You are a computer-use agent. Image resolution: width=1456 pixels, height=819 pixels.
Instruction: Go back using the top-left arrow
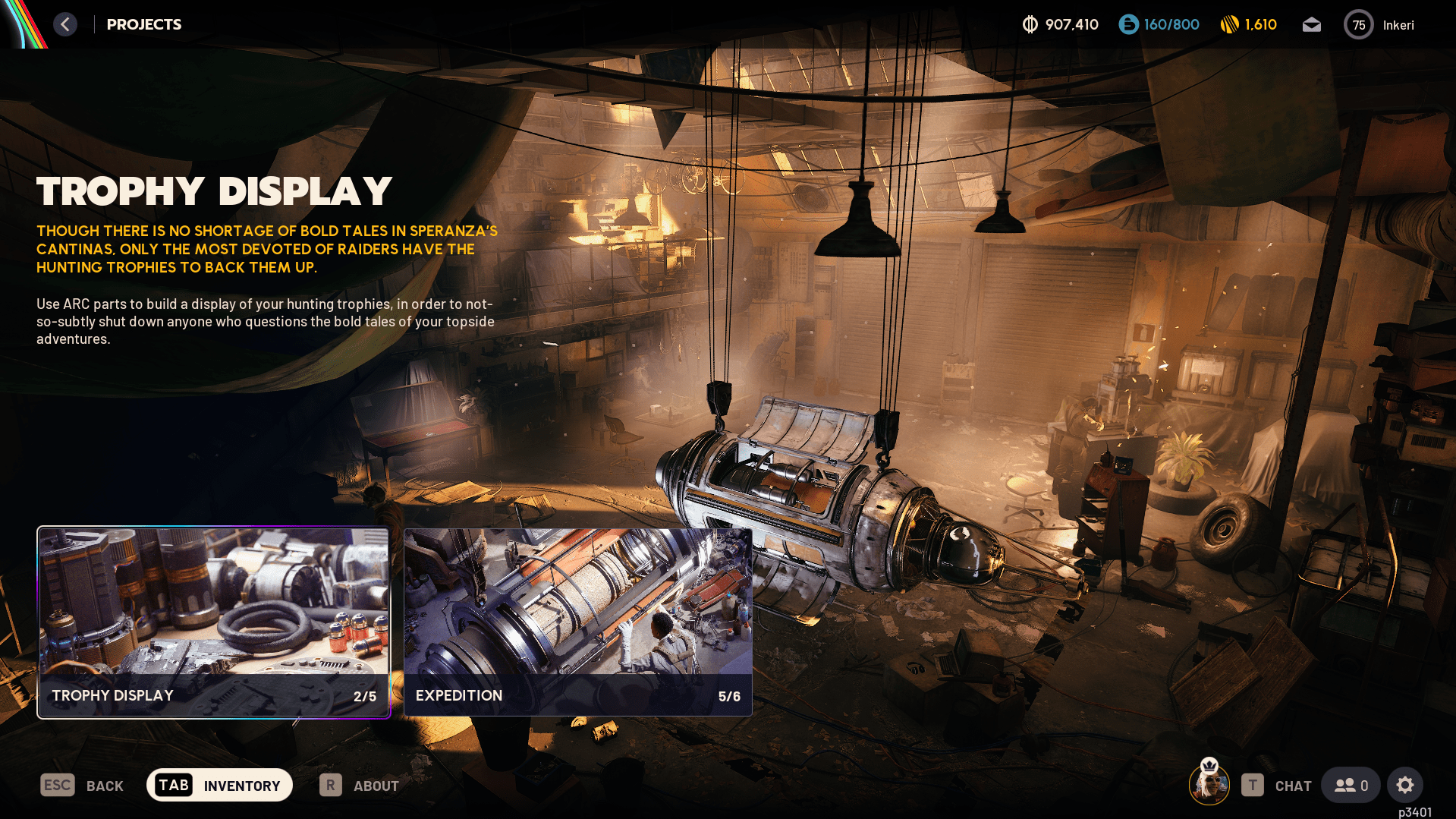(65, 24)
